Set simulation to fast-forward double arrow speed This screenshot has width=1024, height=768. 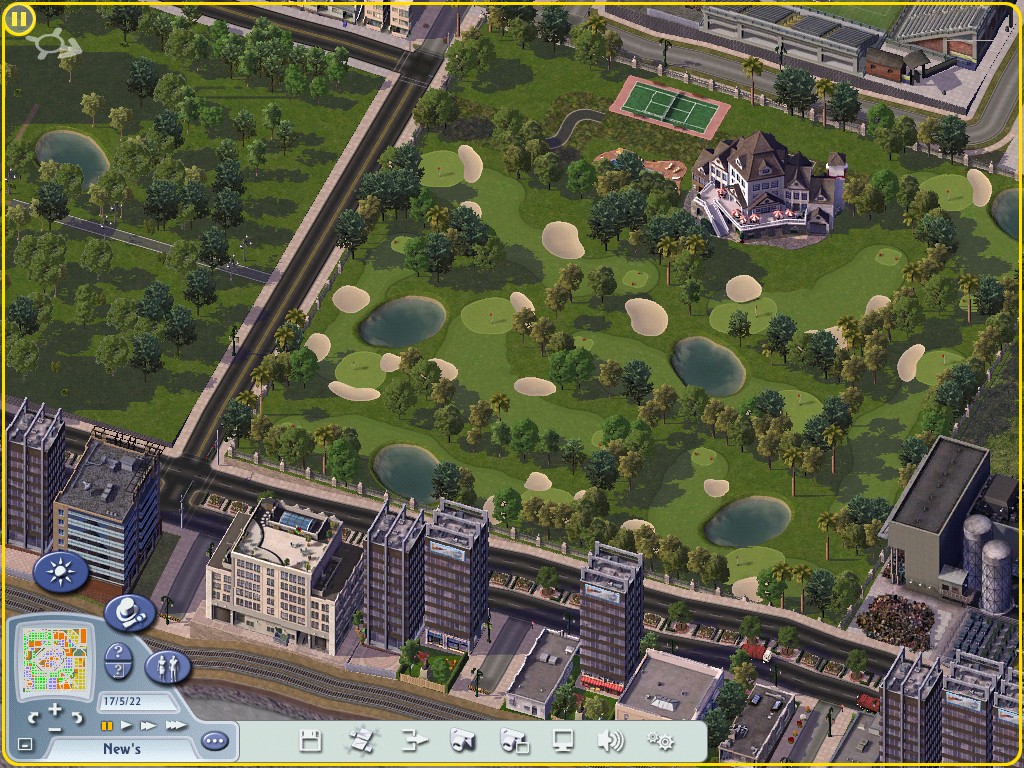coord(149,725)
